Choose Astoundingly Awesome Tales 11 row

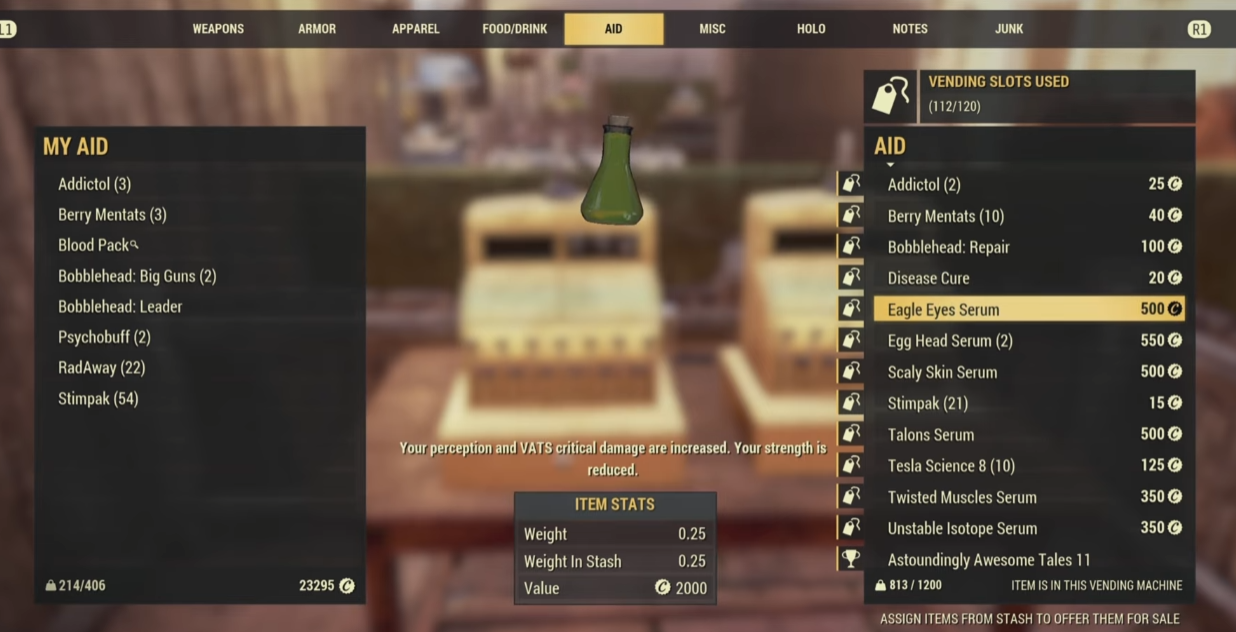[x=1028, y=560]
